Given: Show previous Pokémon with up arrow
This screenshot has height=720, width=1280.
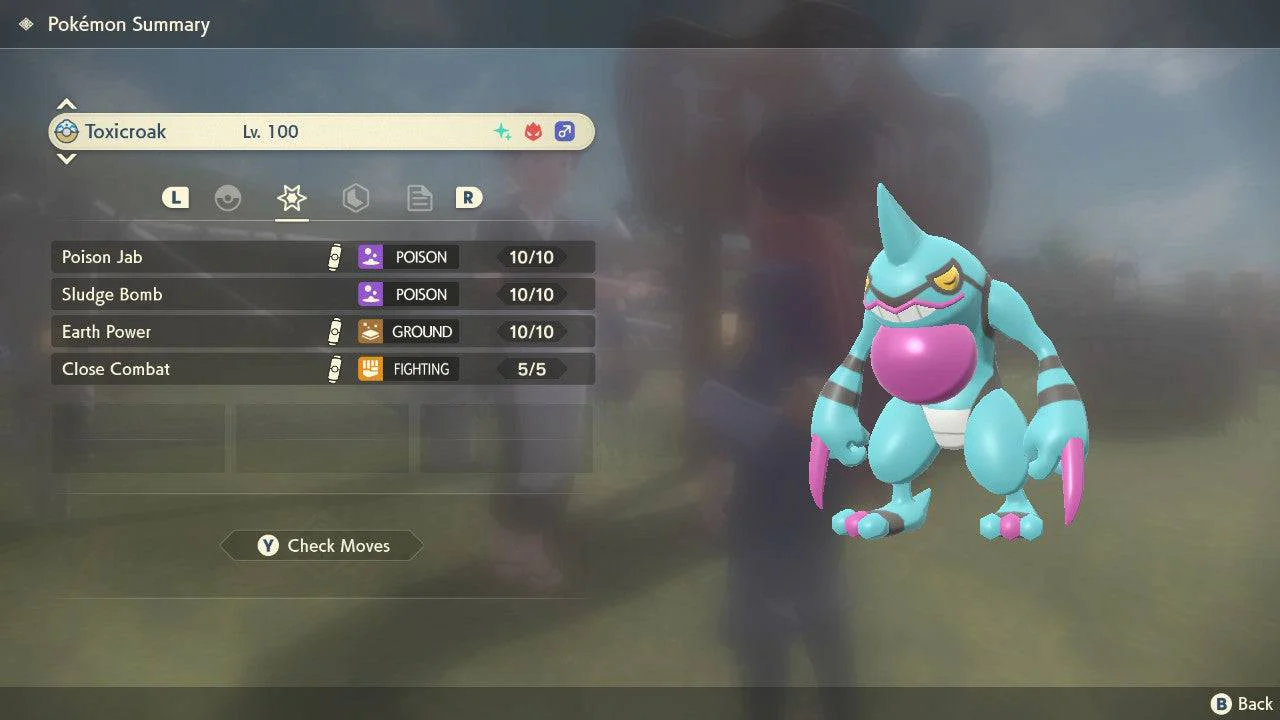Looking at the screenshot, I should click(66, 104).
